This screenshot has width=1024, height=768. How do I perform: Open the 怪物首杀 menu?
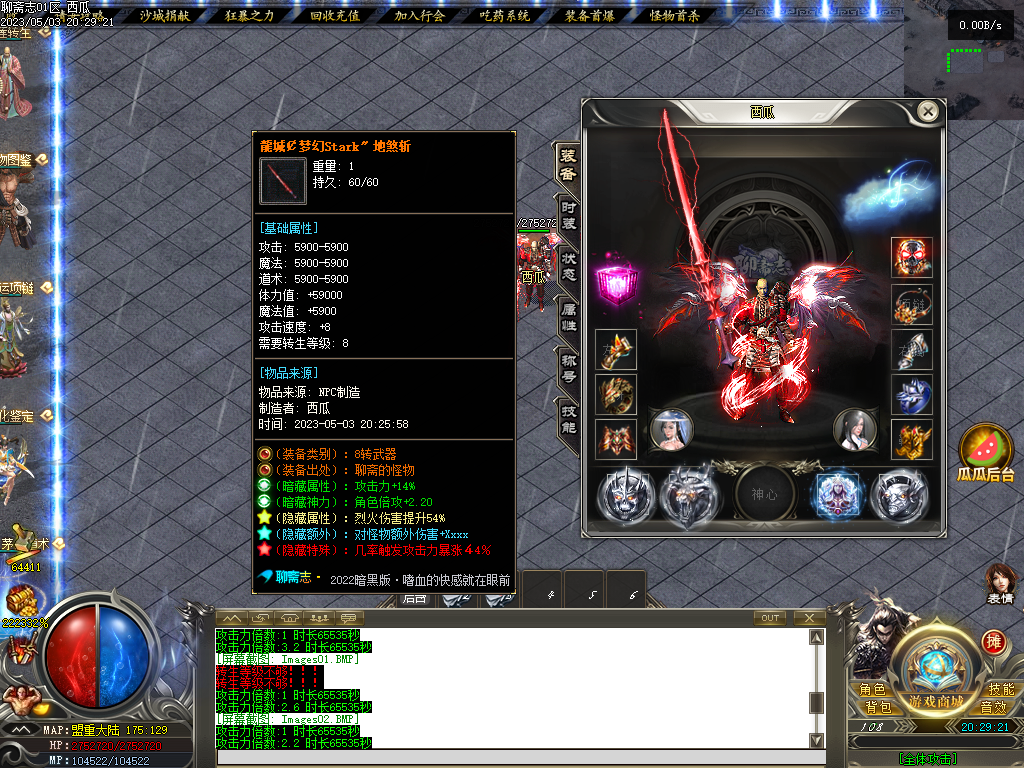click(x=675, y=15)
